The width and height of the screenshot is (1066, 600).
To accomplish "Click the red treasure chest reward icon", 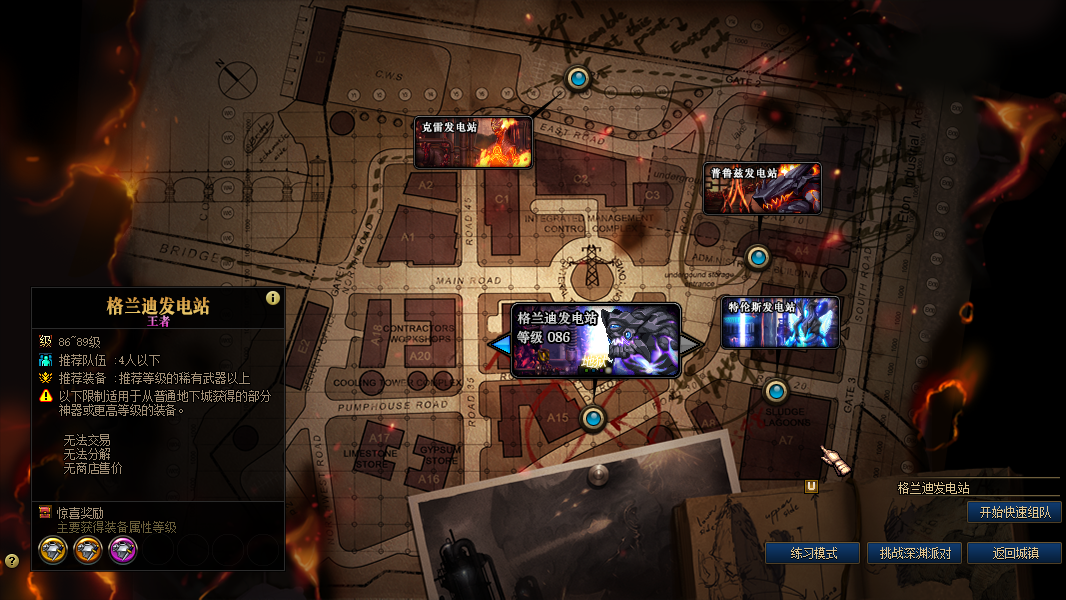I will click(45, 512).
